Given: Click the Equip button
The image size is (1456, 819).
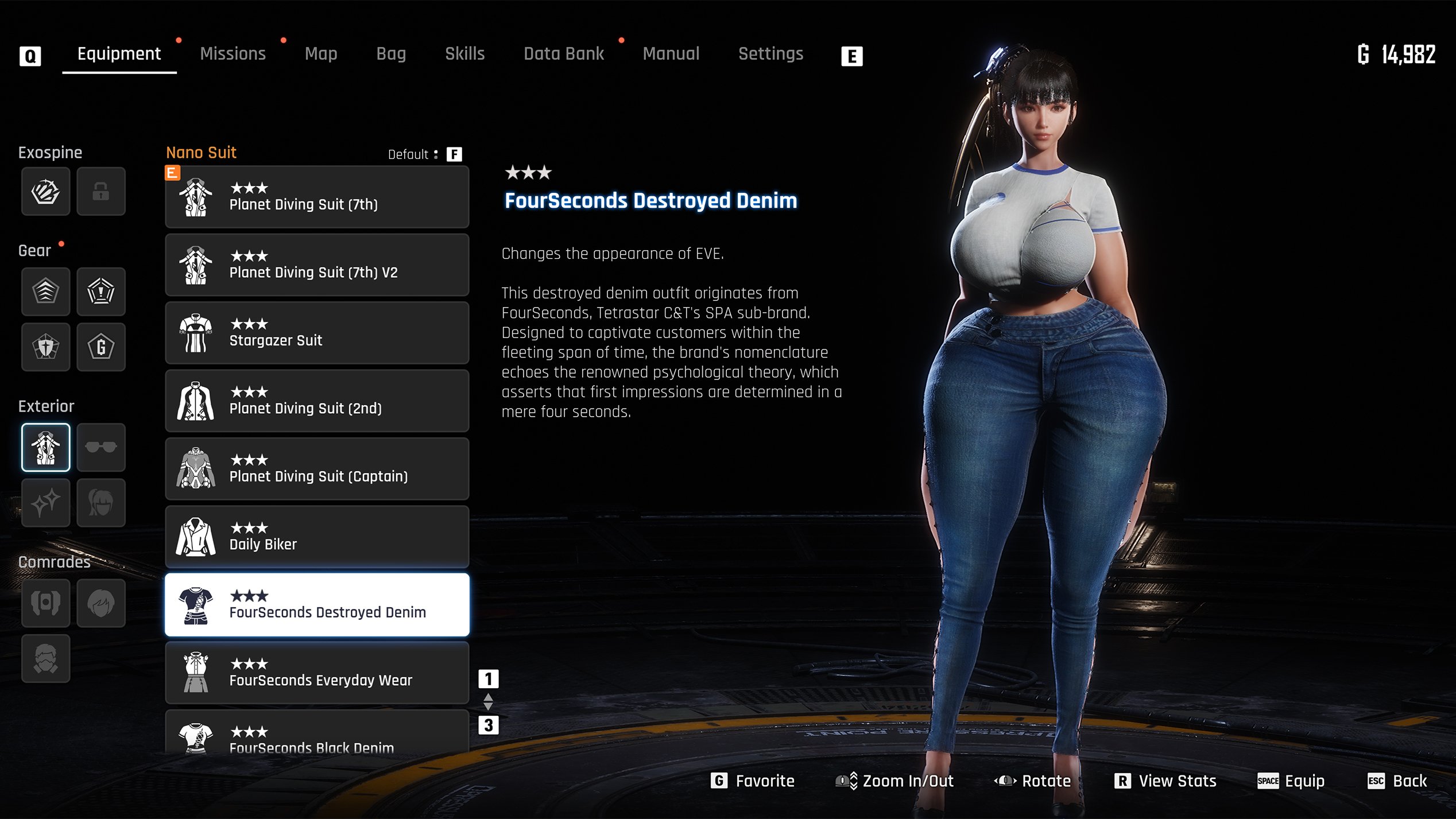Looking at the screenshot, I should (x=1292, y=781).
